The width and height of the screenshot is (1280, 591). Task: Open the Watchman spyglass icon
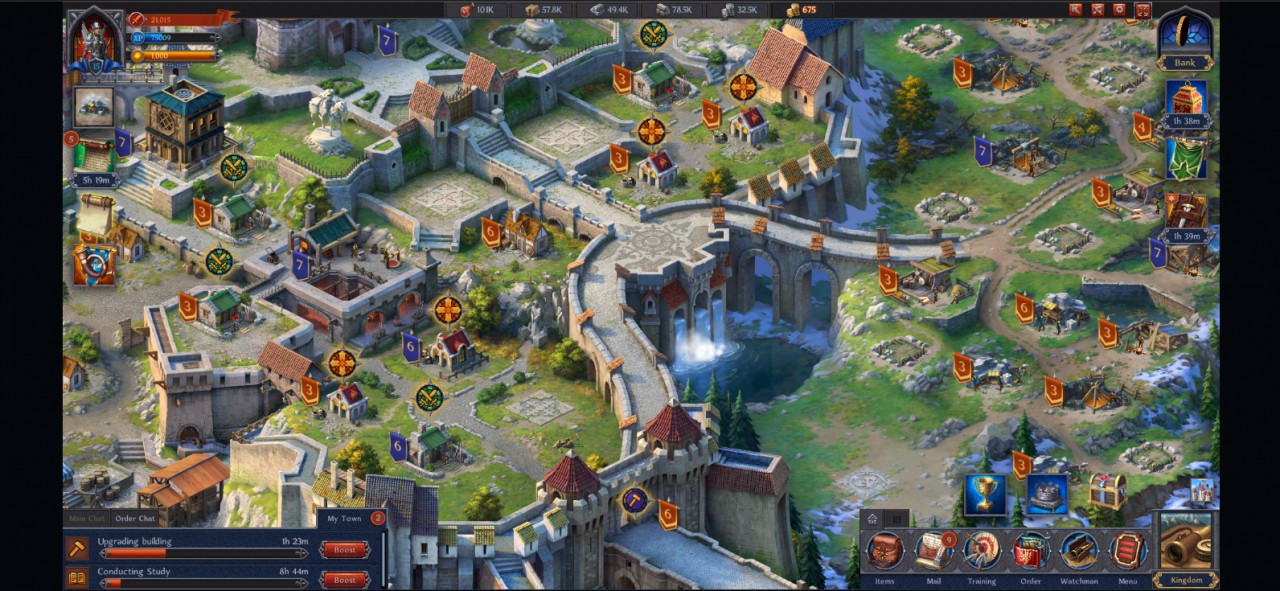pos(1079,551)
